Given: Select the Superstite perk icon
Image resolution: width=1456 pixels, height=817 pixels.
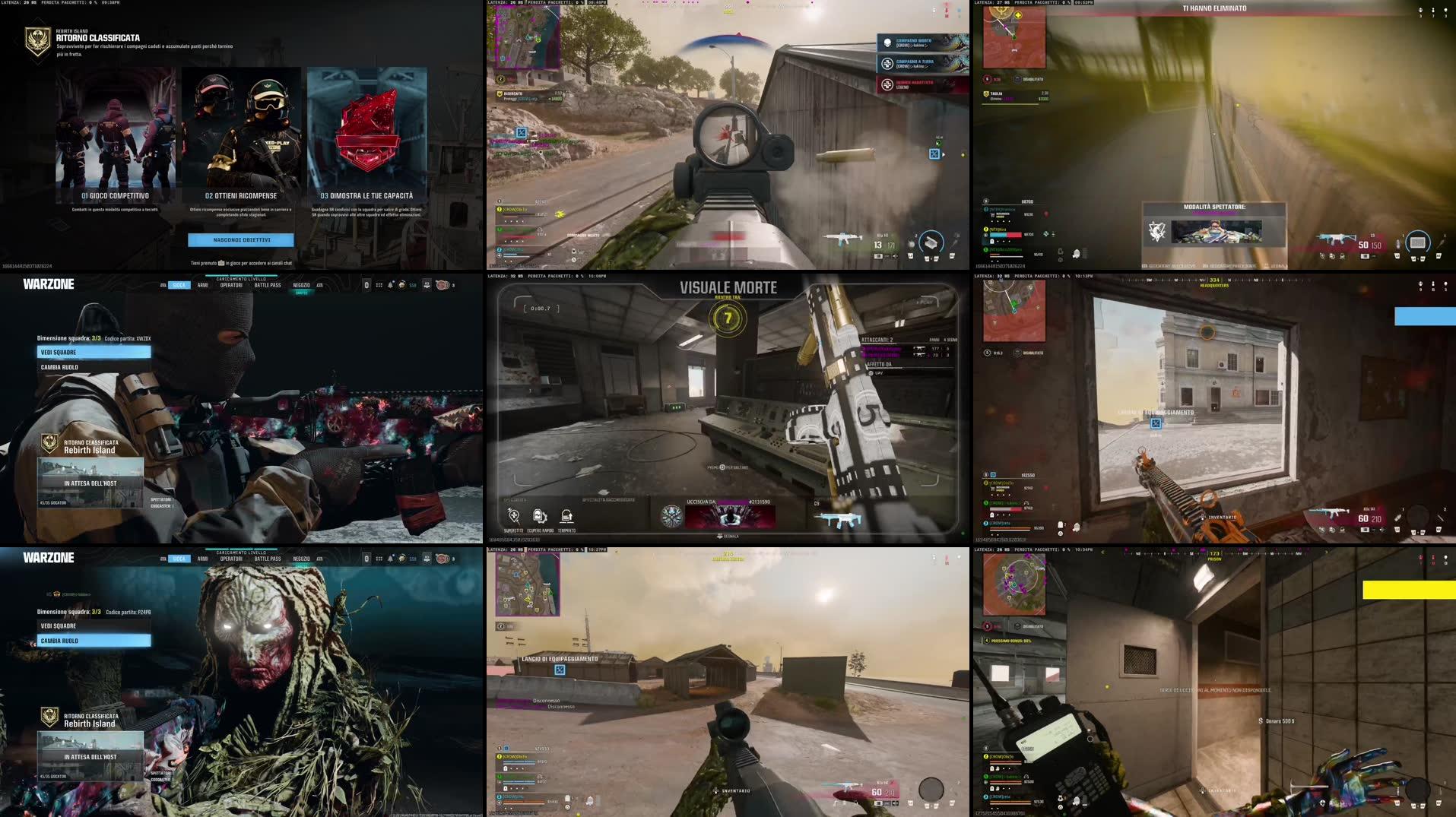Looking at the screenshot, I should (x=513, y=516).
